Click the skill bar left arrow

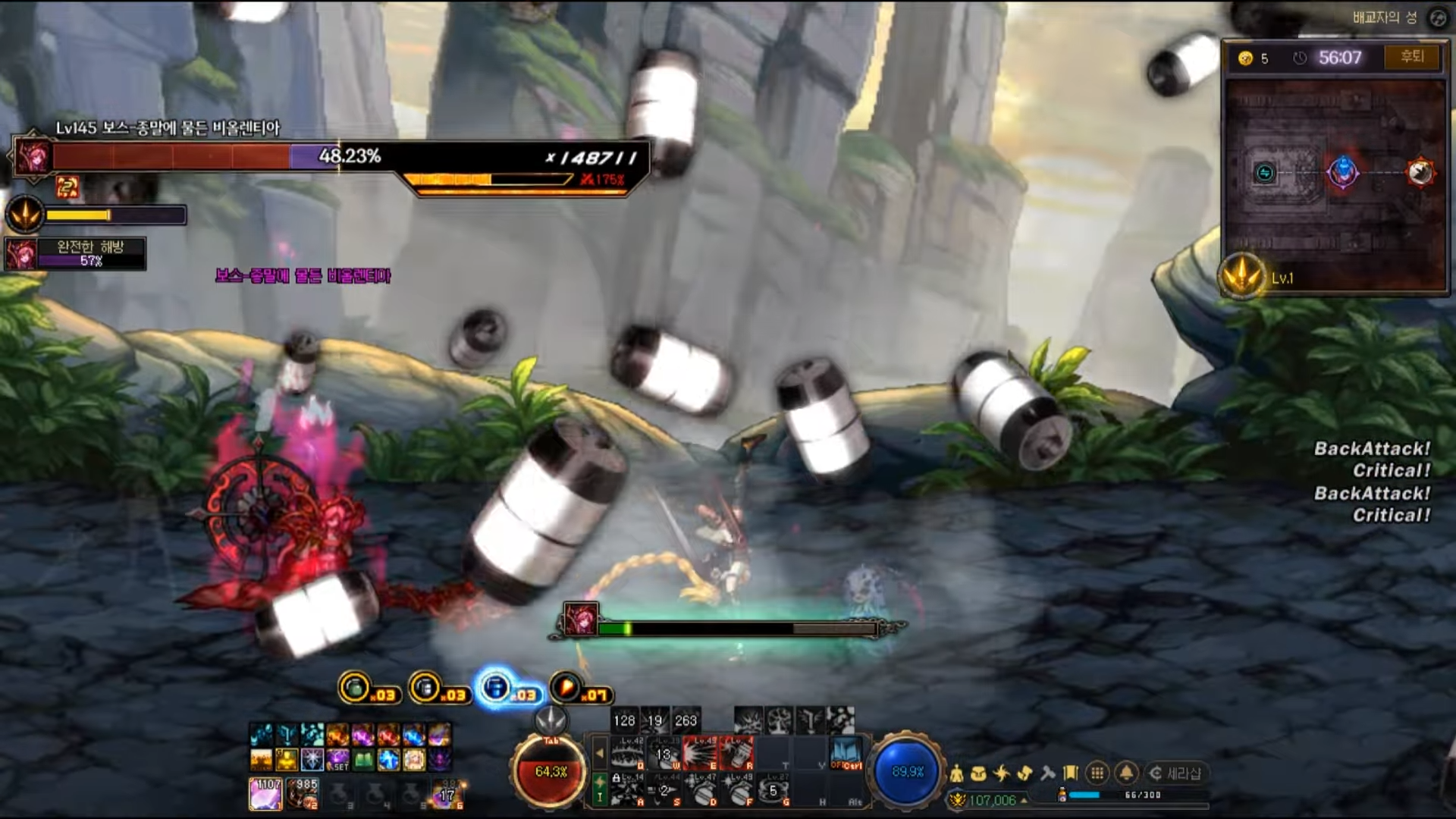coord(600,754)
